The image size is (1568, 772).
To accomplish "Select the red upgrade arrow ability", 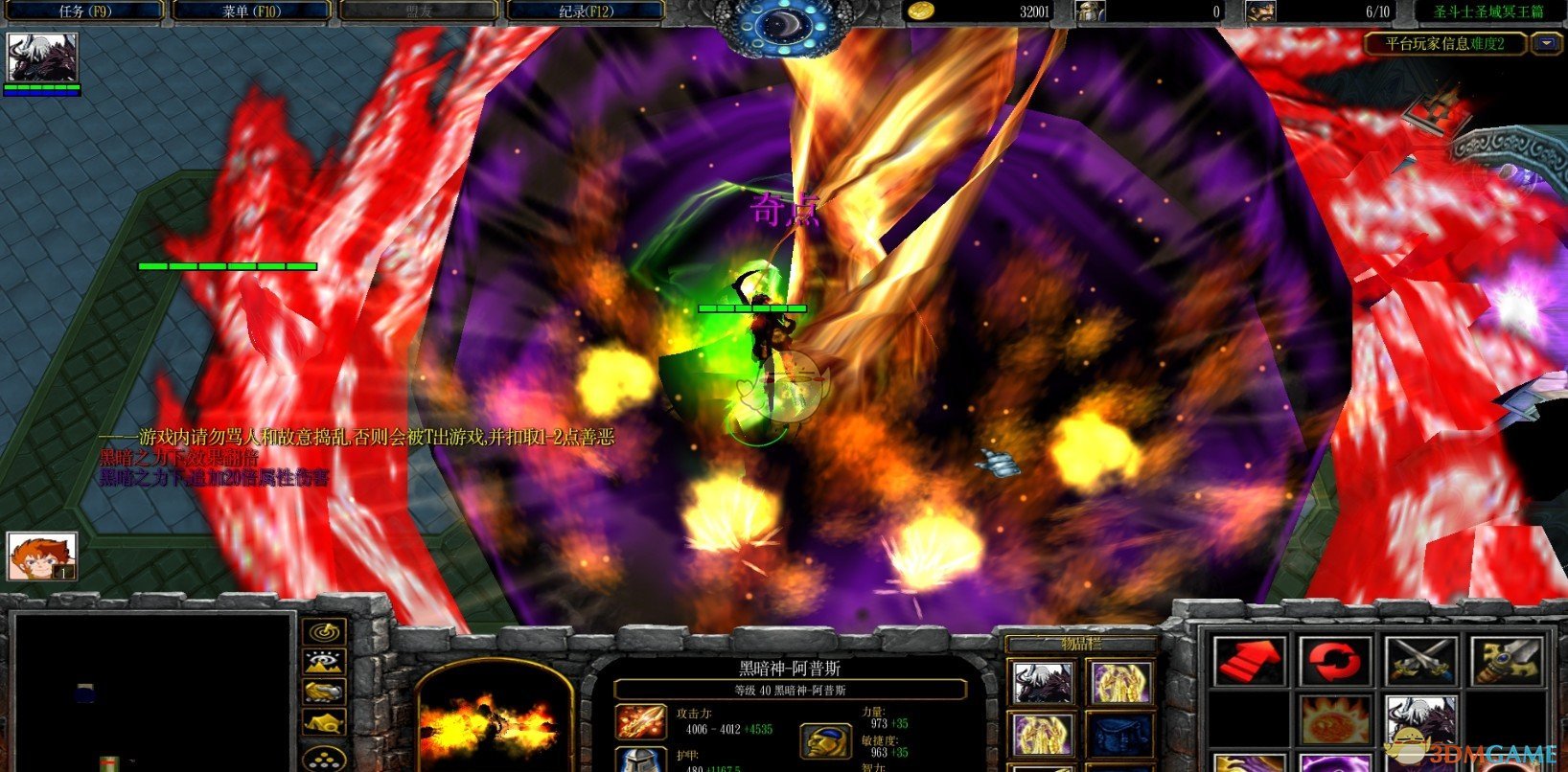I will (1249, 661).
